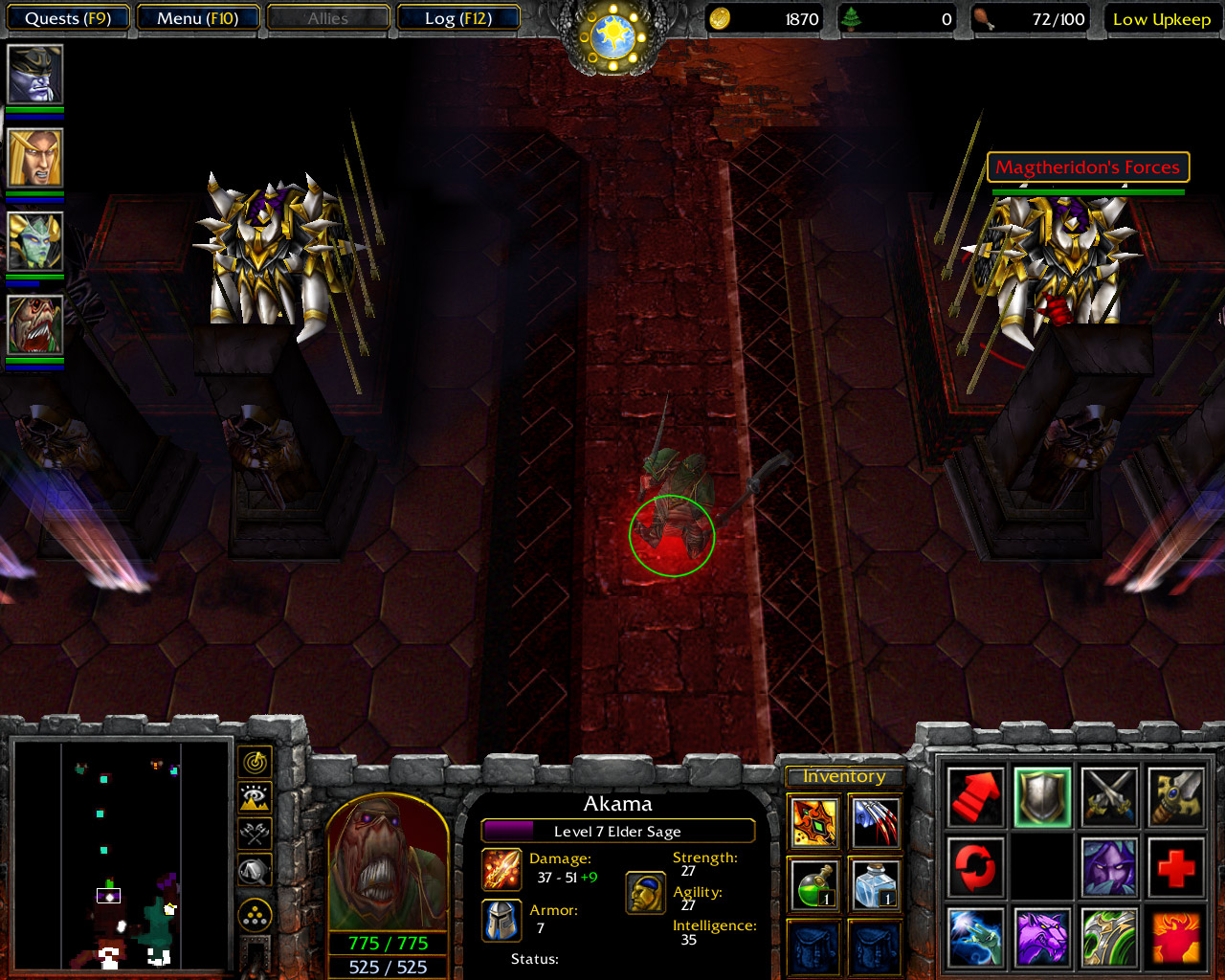Use the green healing potion in Inventory
1225x980 pixels.
tap(813, 885)
